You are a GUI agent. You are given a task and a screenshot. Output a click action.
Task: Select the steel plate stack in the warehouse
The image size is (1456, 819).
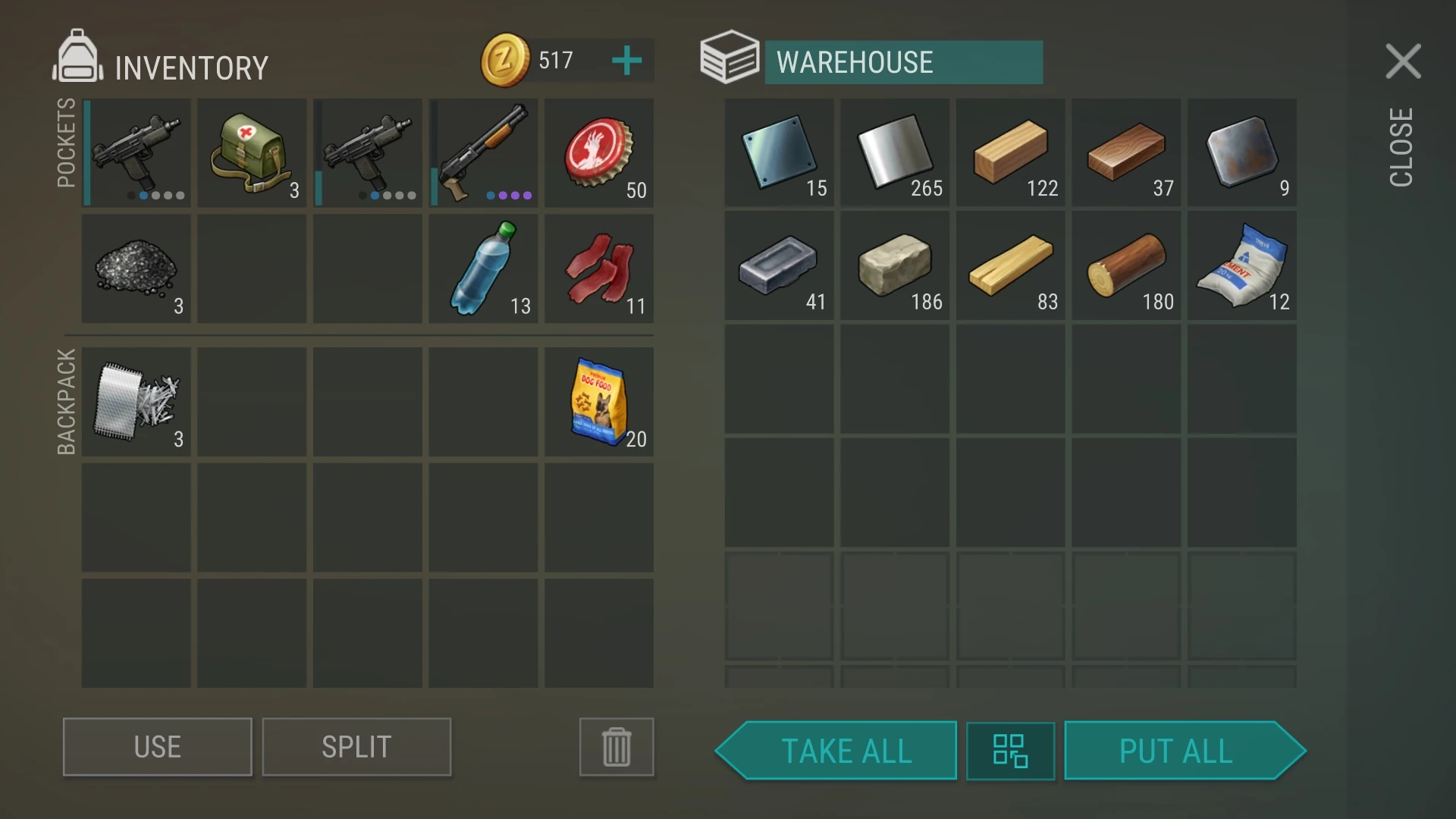coord(779,152)
